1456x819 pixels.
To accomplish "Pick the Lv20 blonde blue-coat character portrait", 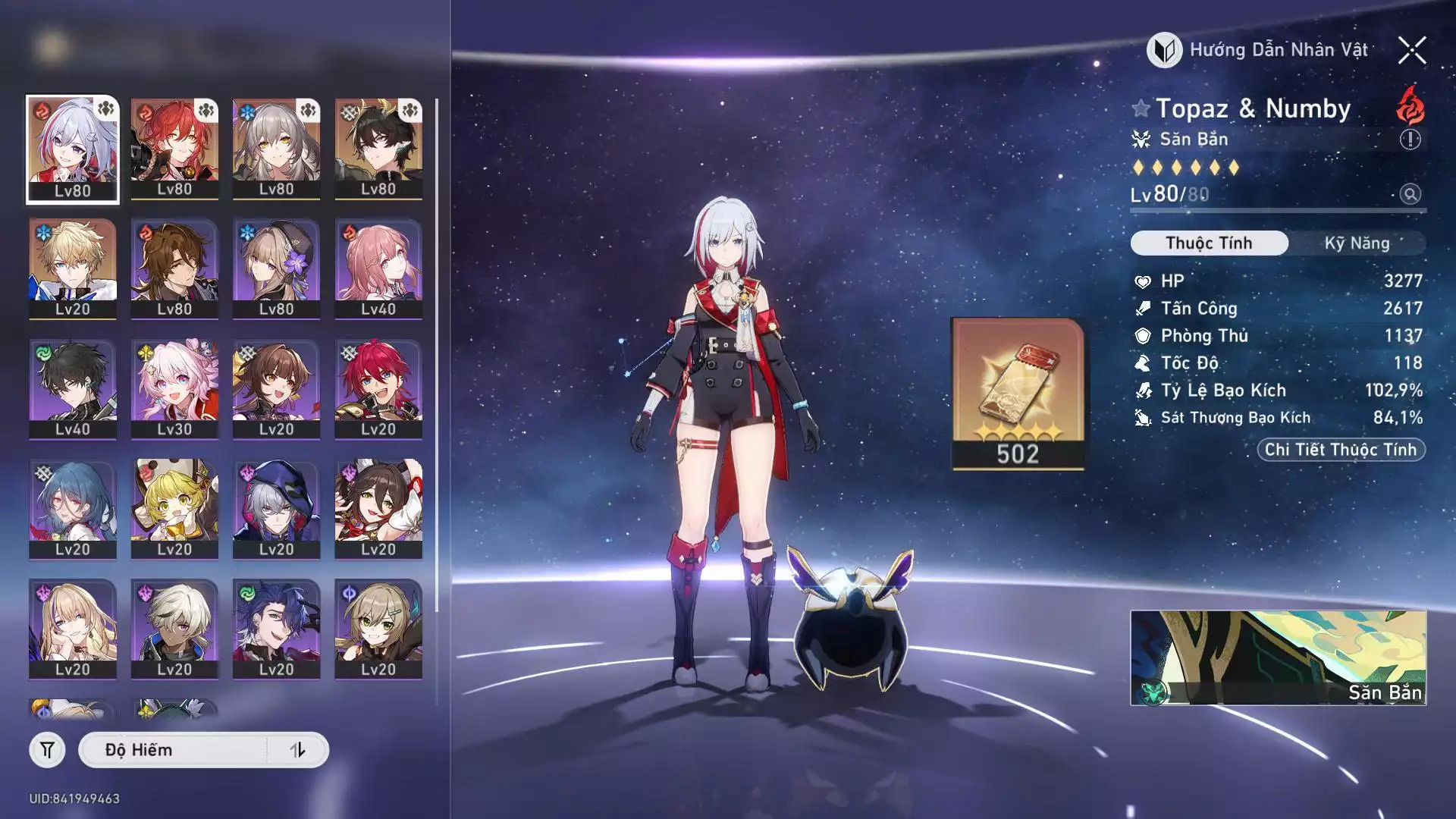I will click(73, 269).
